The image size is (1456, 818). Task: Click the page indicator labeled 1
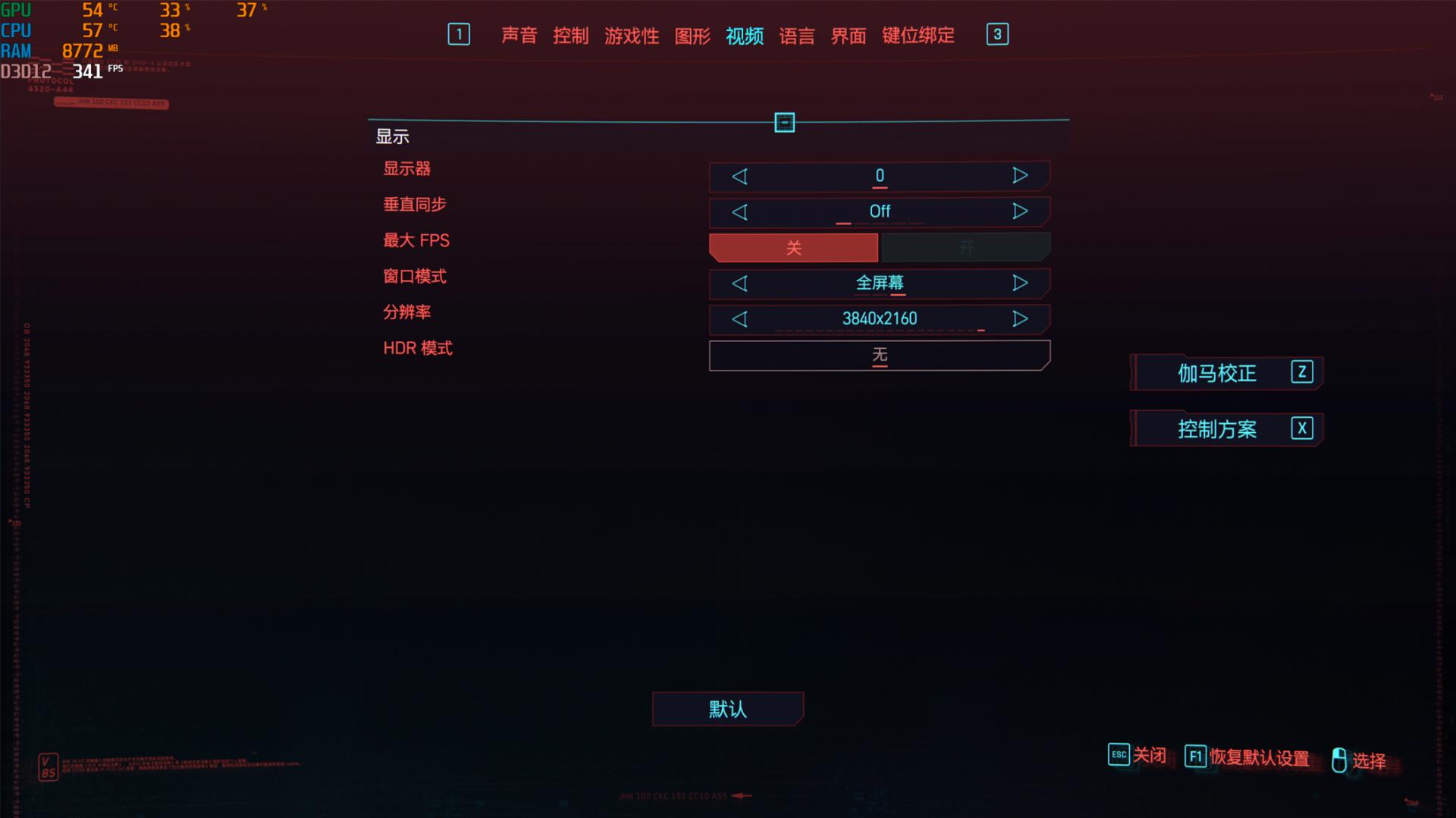(x=459, y=35)
